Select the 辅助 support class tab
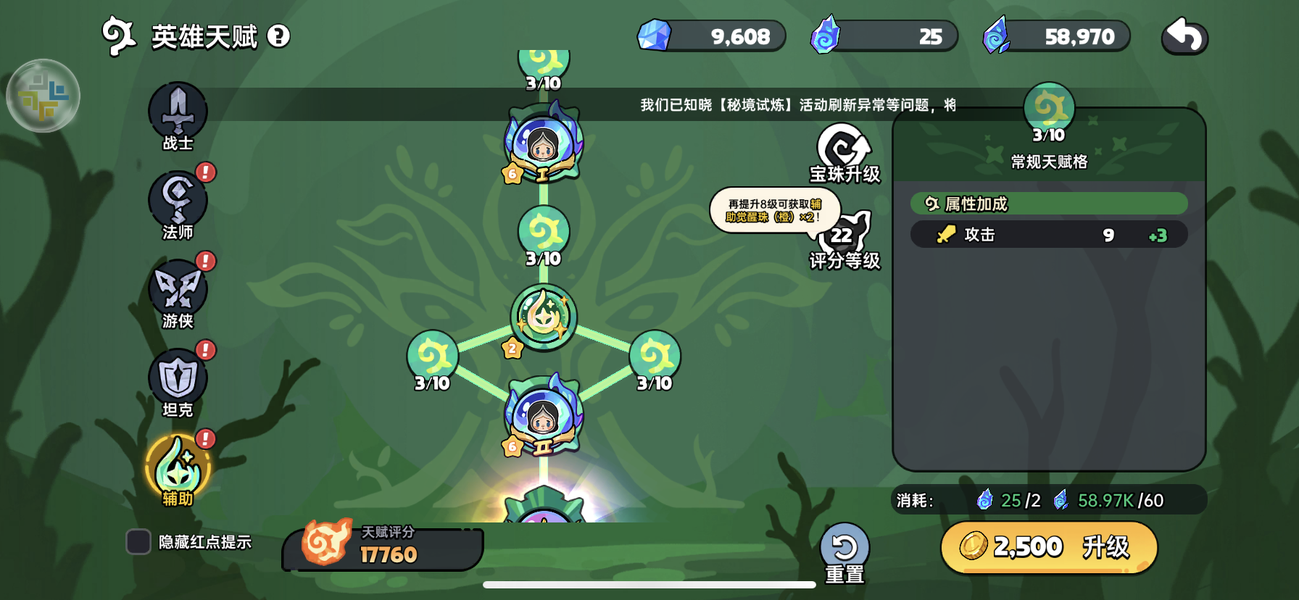This screenshot has width=1299, height=600. point(178,467)
